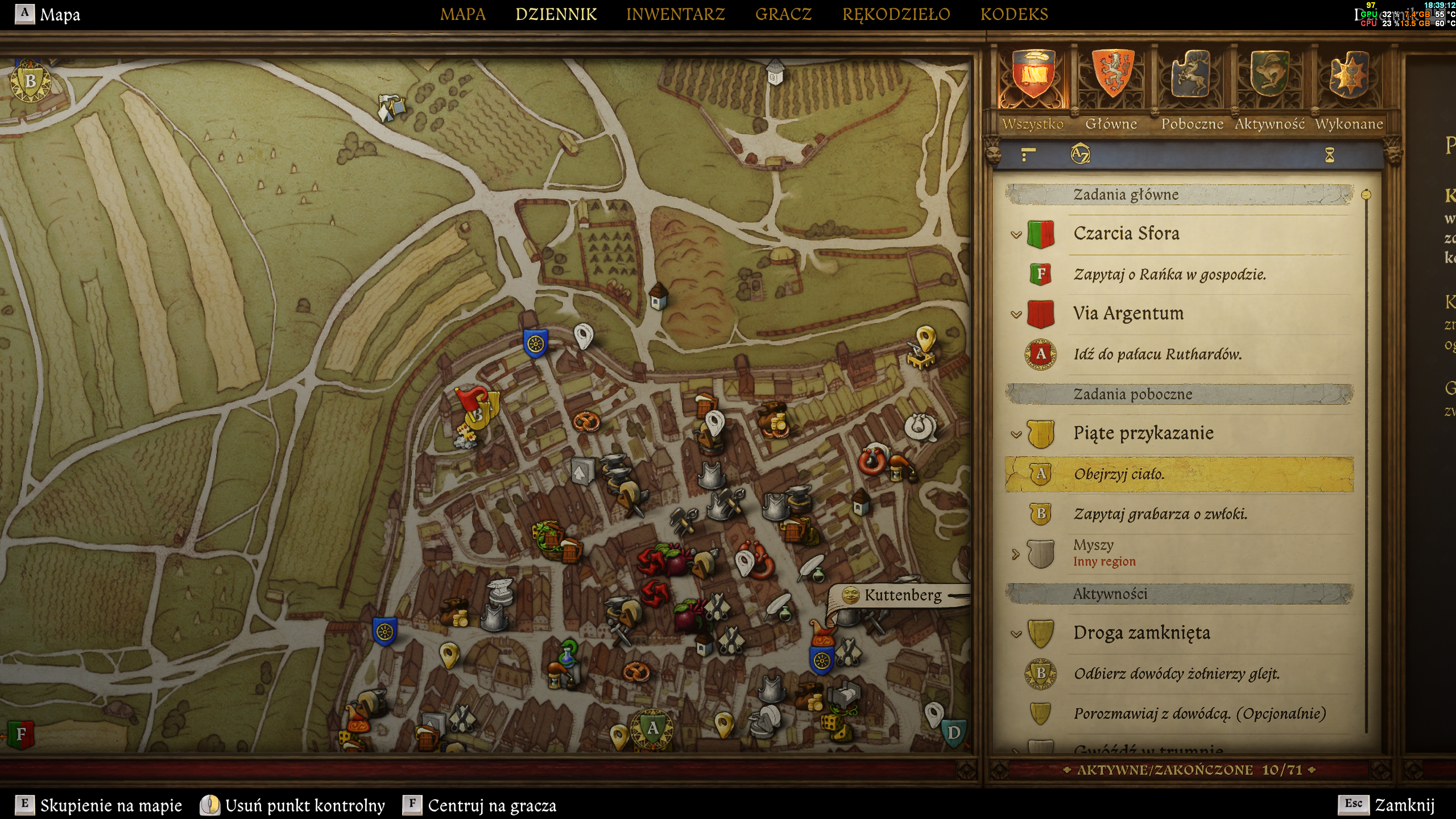Select objective Idź do pałacu Ruthardów
Image resolution: width=1456 pixels, height=819 pixels.
[1157, 354]
